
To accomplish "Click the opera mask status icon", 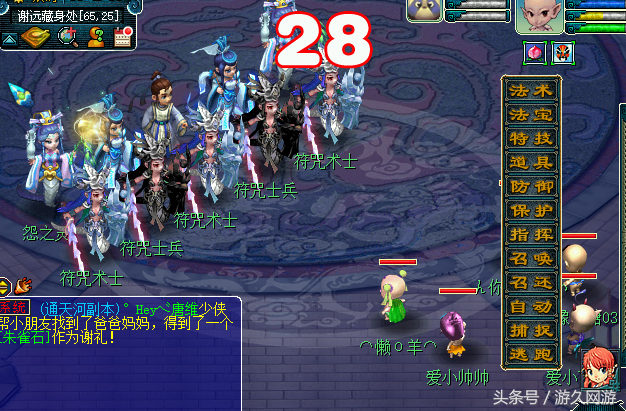I will [563, 52].
